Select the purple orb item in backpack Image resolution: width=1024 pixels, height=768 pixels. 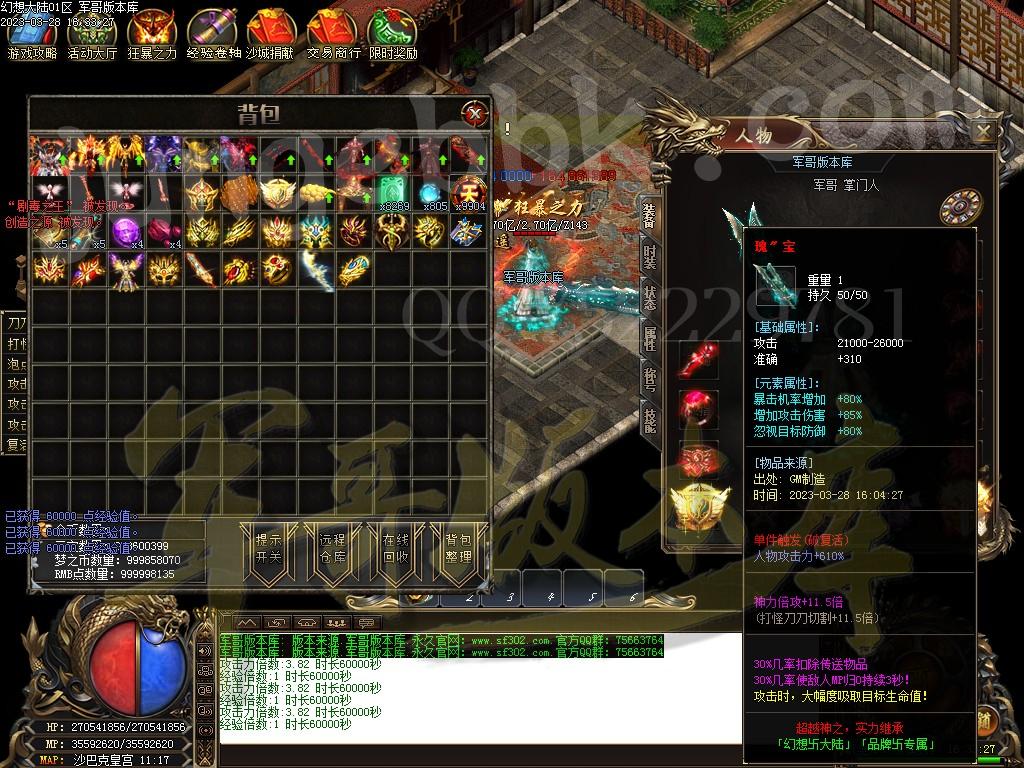[125, 231]
